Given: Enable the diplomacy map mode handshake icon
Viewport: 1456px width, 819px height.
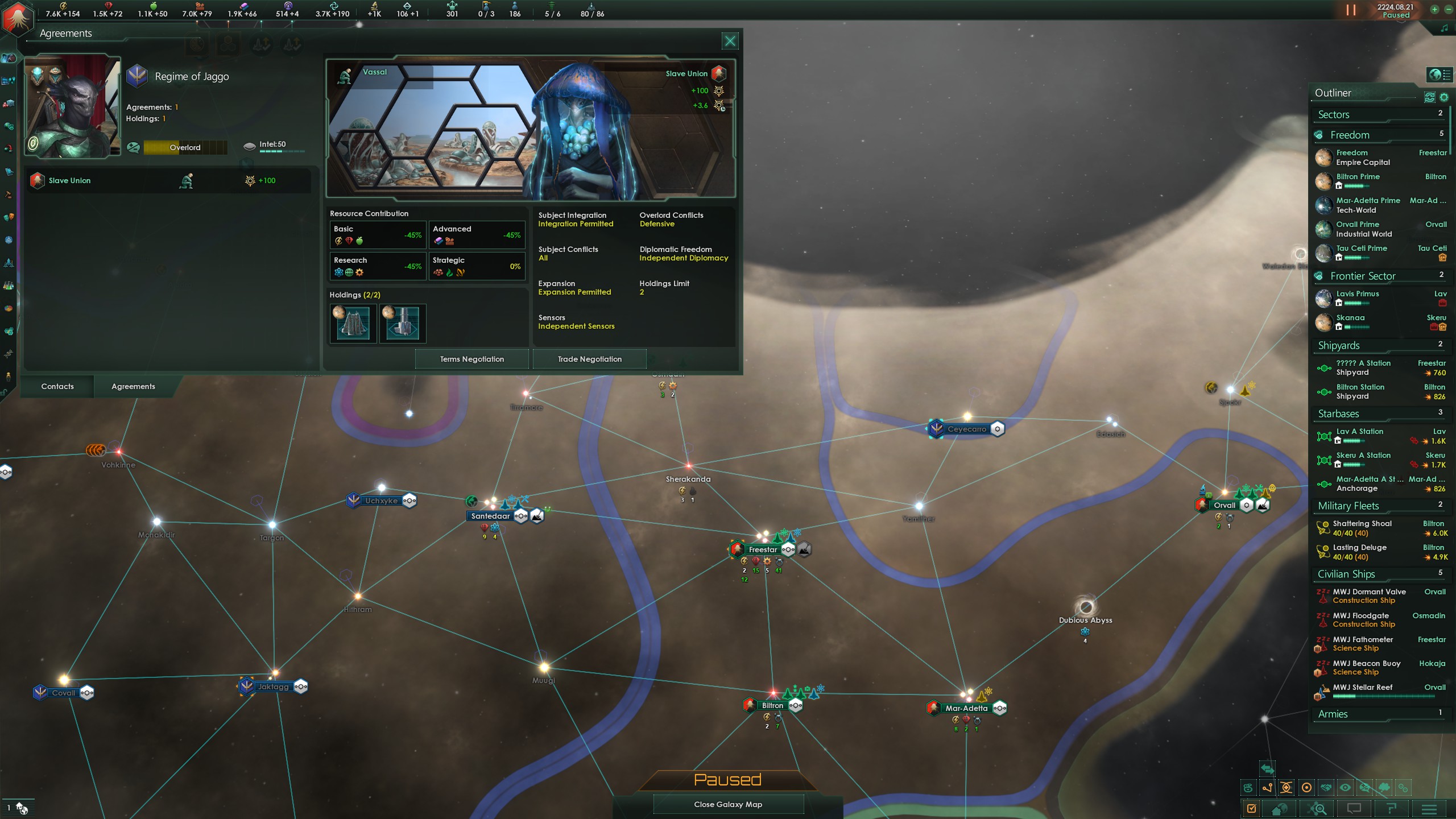Looking at the screenshot, I should (1327, 787).
